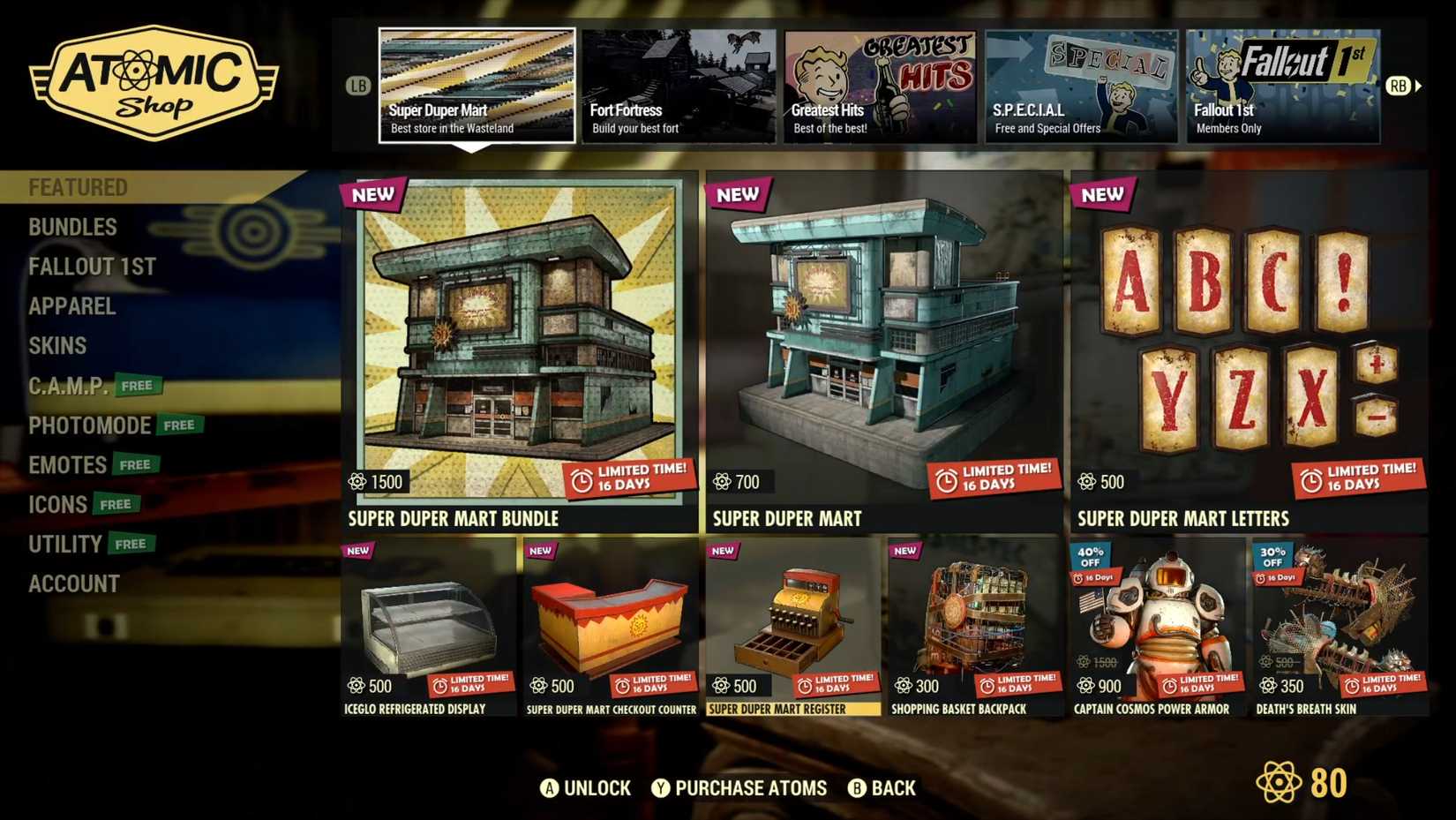Switch to the Bundles category
Screen dimensions: 1456x820
[72, 227]
